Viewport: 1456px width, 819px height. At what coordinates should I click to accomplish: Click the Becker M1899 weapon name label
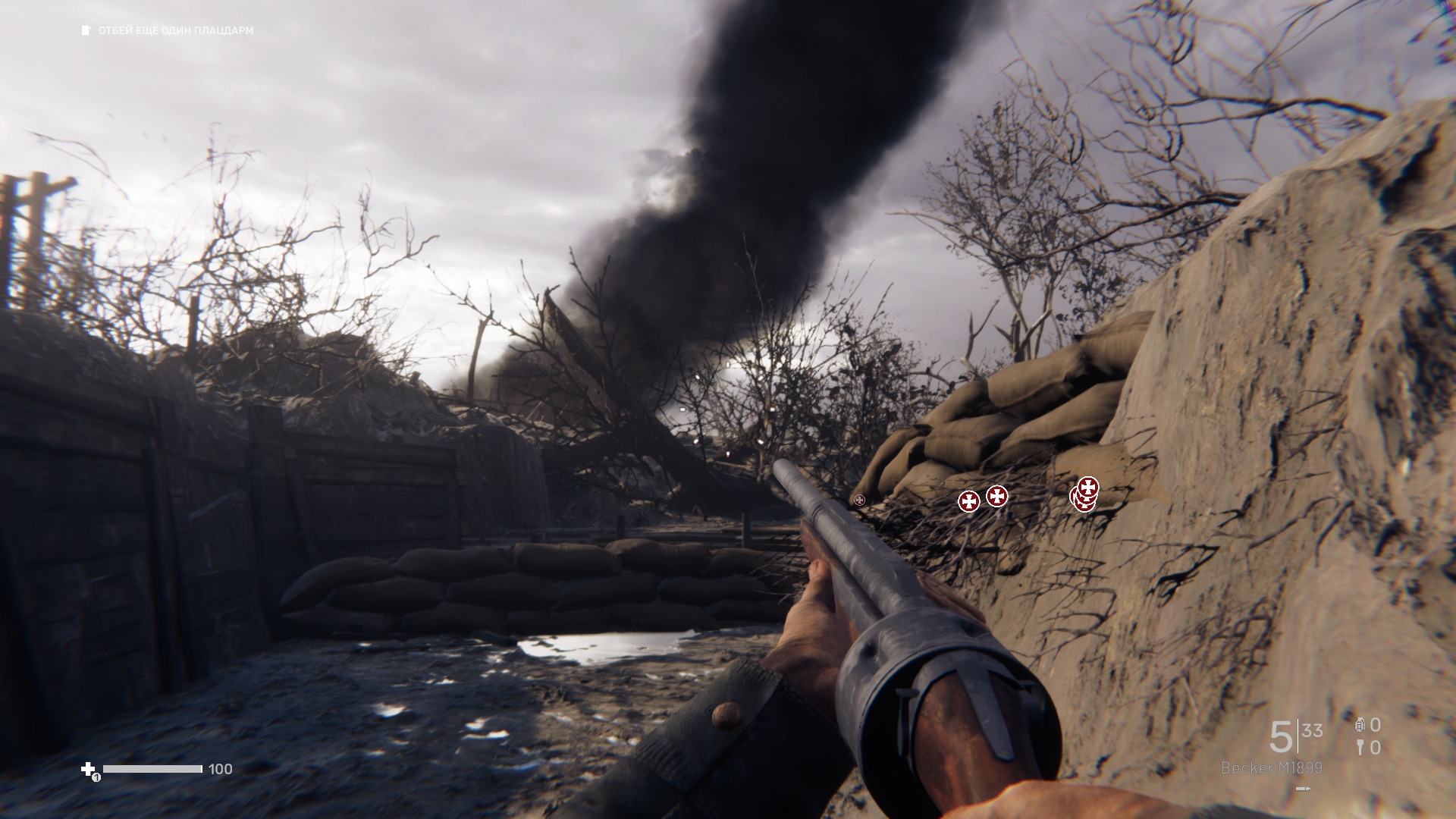(1271, 768)
